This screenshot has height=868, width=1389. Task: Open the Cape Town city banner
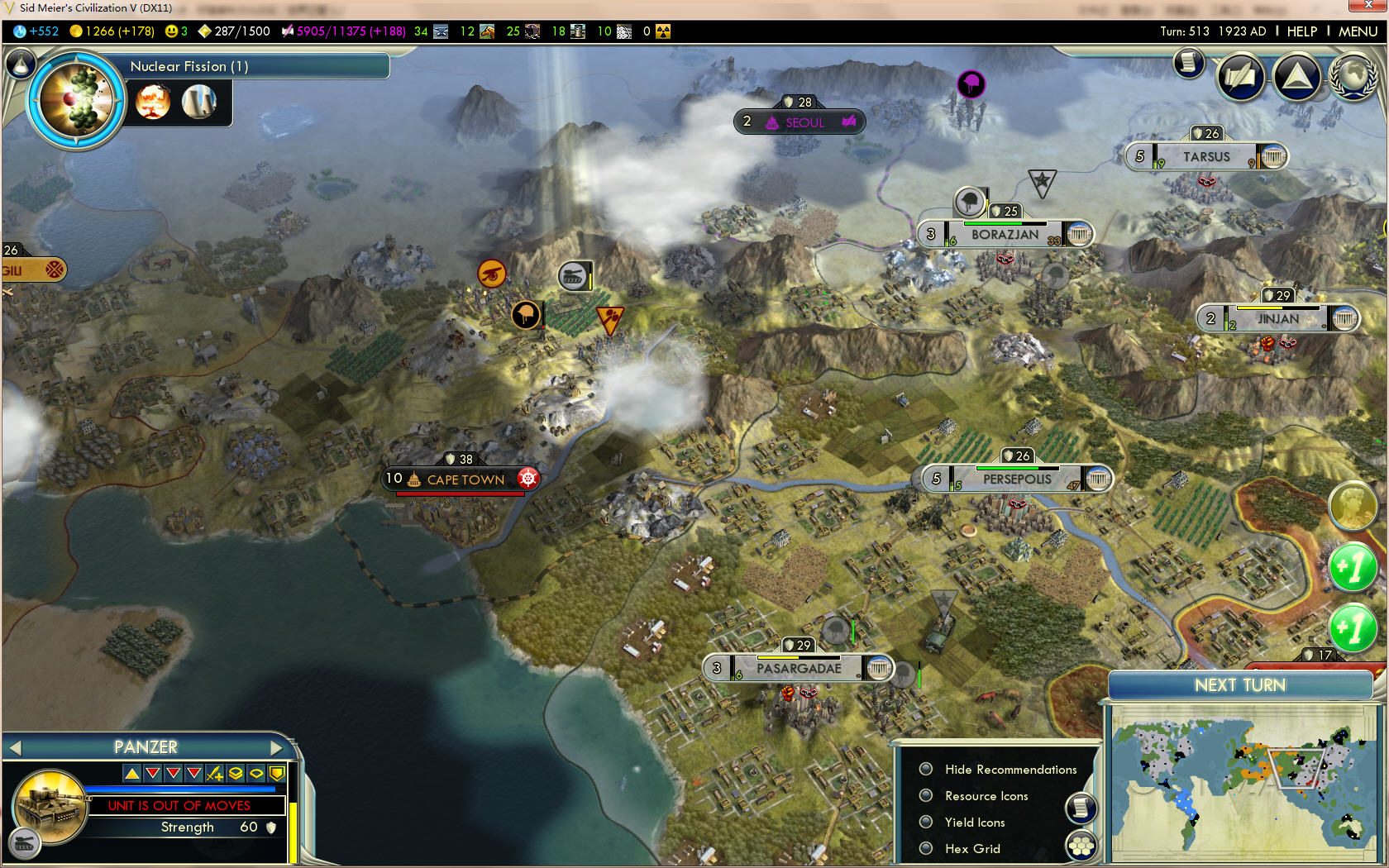[465, 479]
